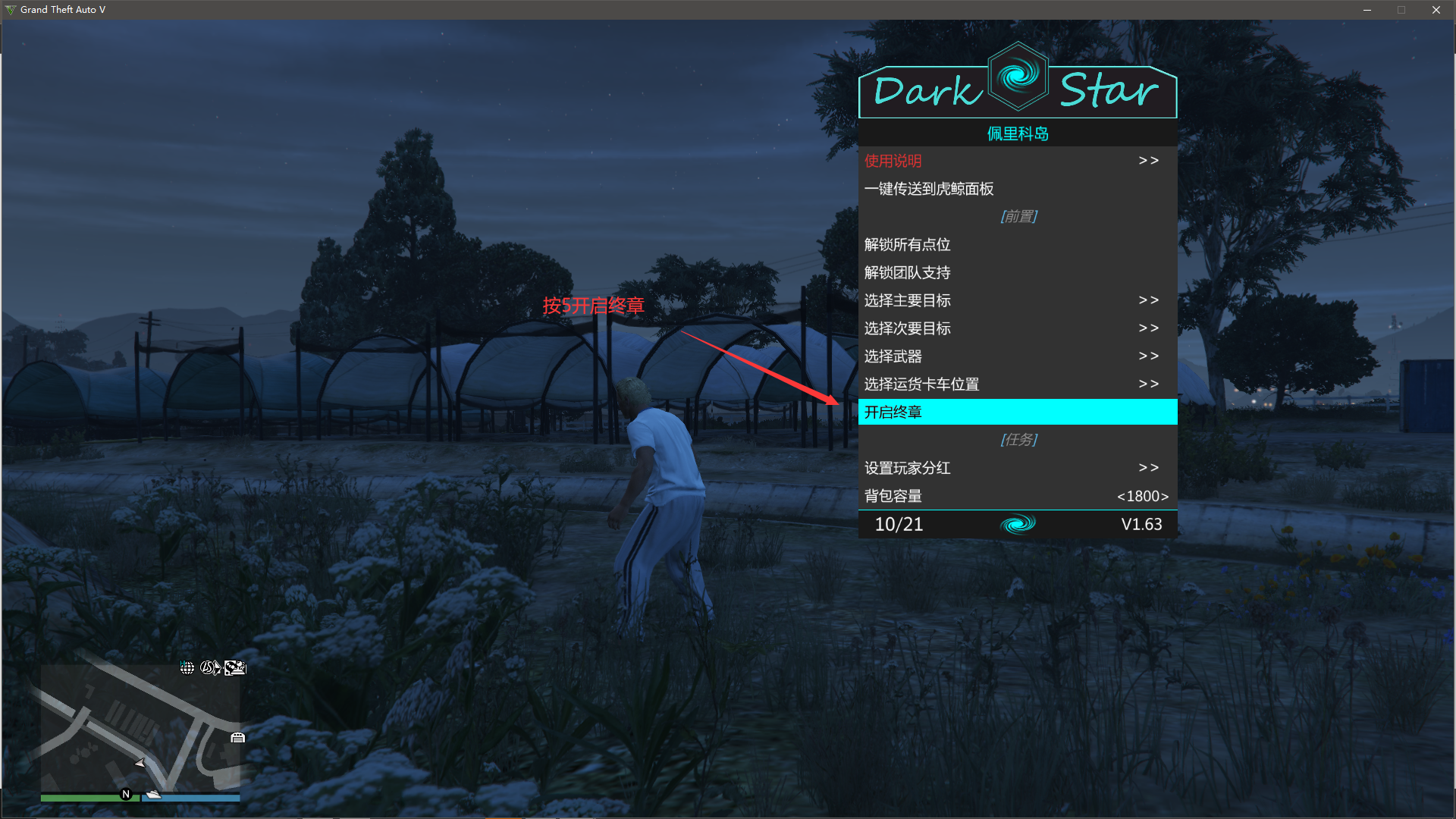The height and width of the screenshot is (819, 1456).
Task: Adjust the 背包容量 1800 value
Action: (x=1142, y=496)
